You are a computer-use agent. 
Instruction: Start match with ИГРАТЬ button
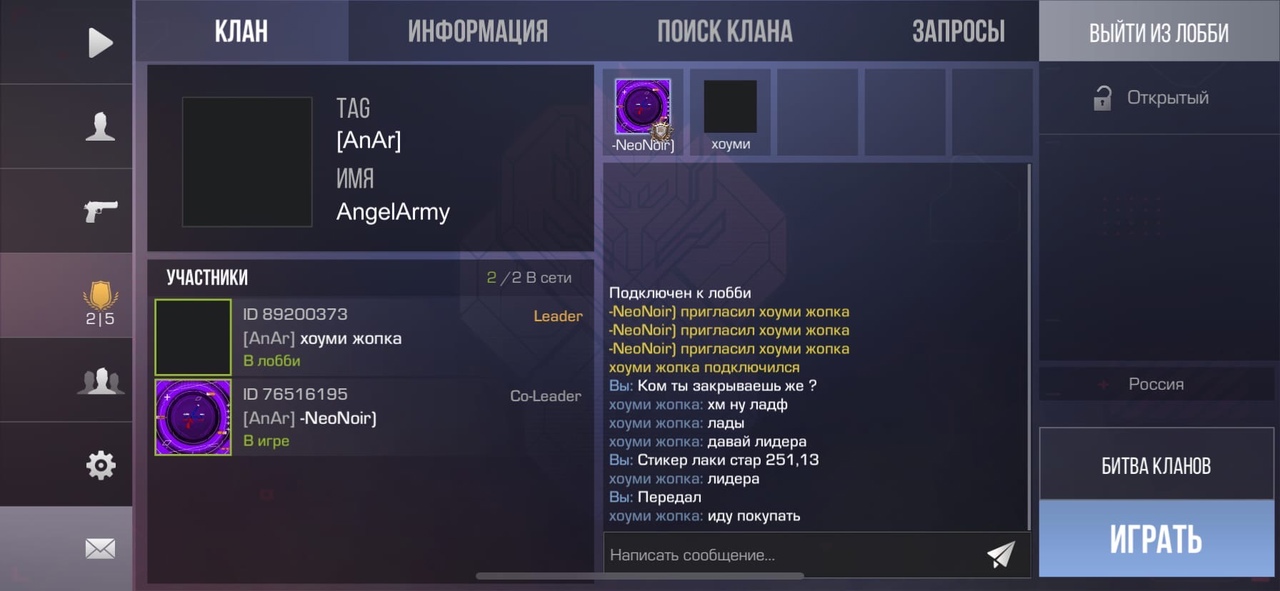tap(1156, 540)
